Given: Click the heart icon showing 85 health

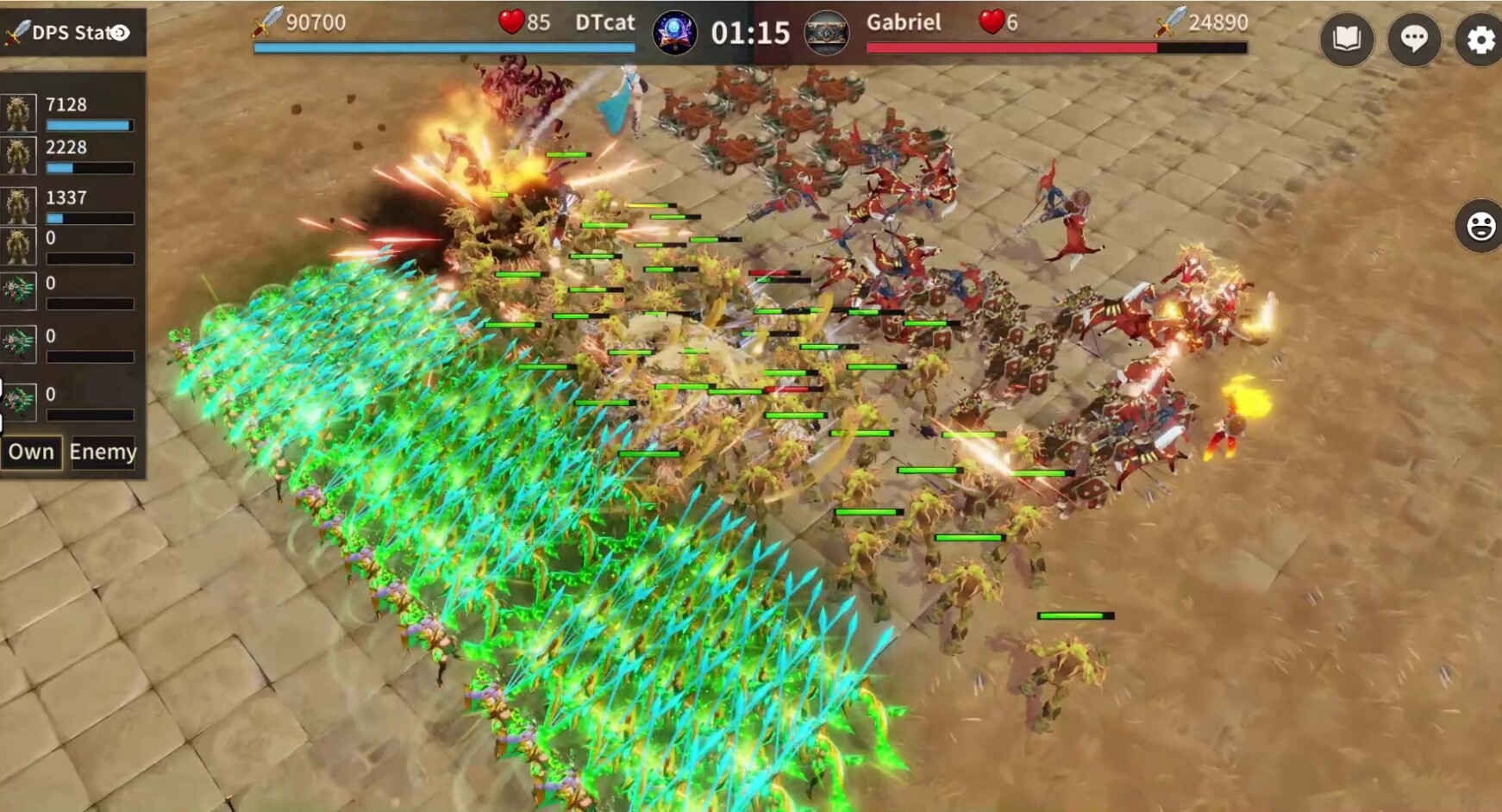Looking at the screenshot, I should coord(513,22).
